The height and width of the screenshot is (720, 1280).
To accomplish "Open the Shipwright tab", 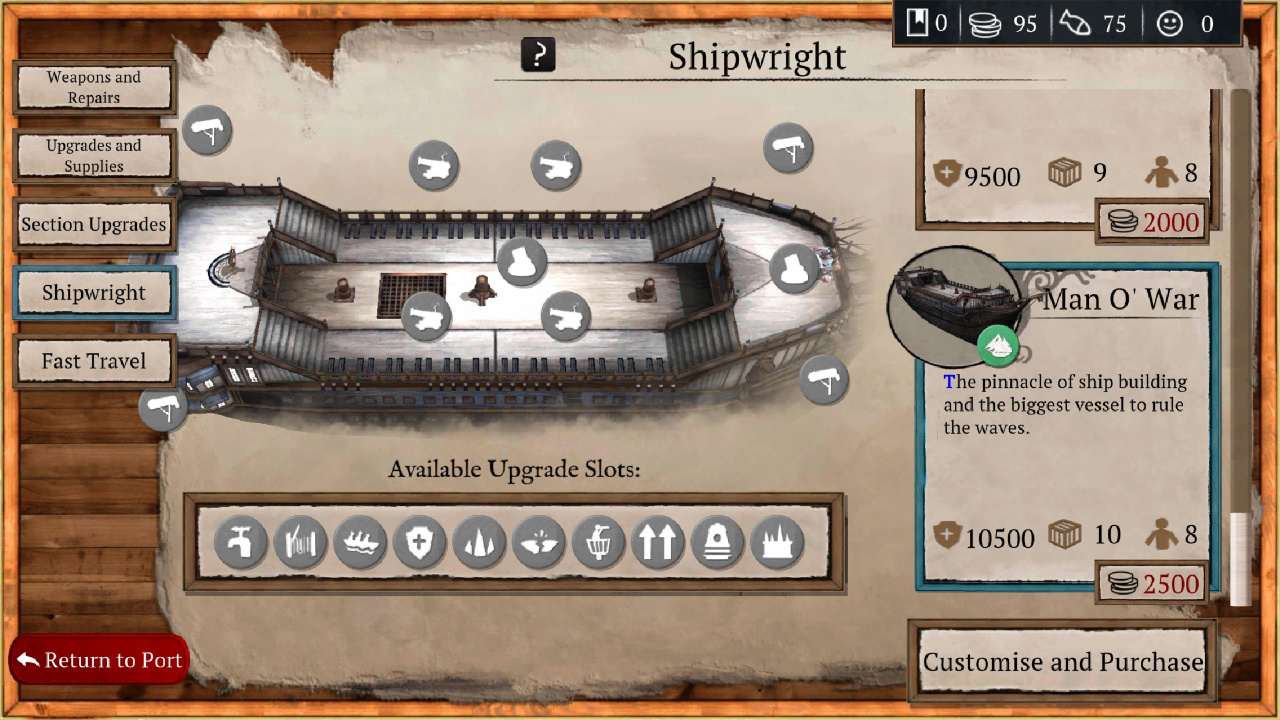I will coord(94,292).
